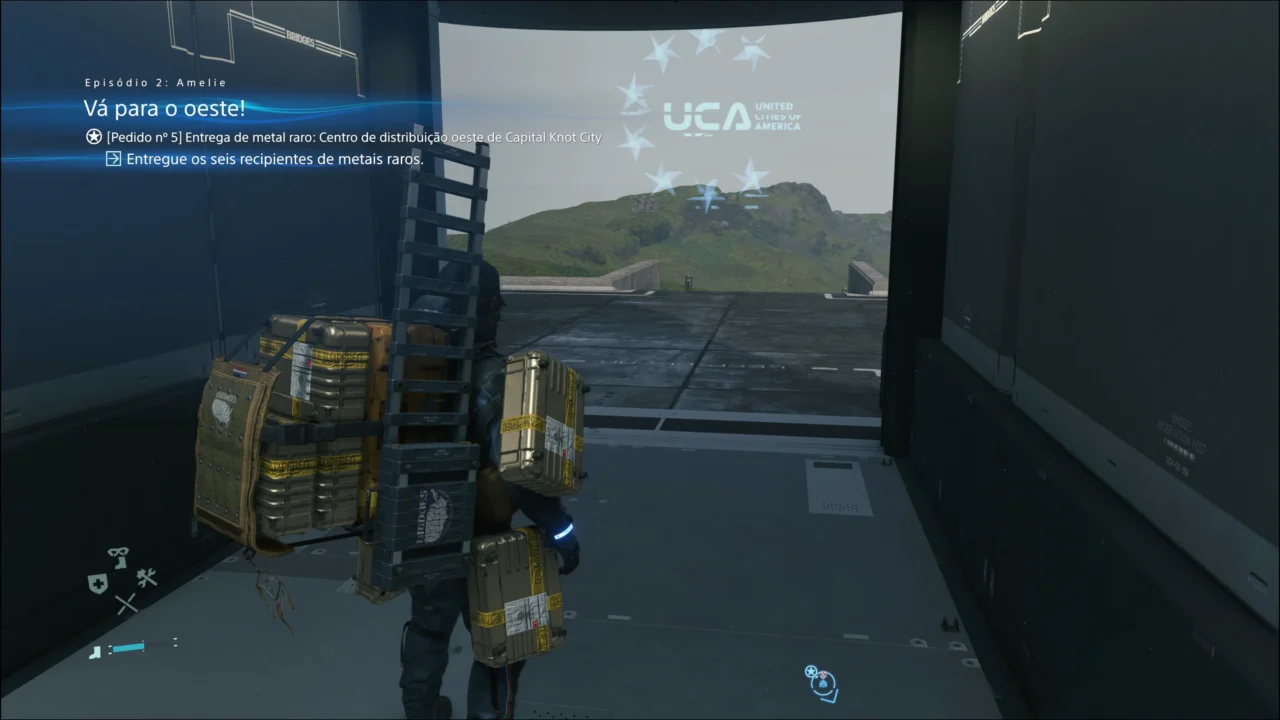Click the blue stamina bar in the lower-left
1280x720 pixels.
[127, 648]
